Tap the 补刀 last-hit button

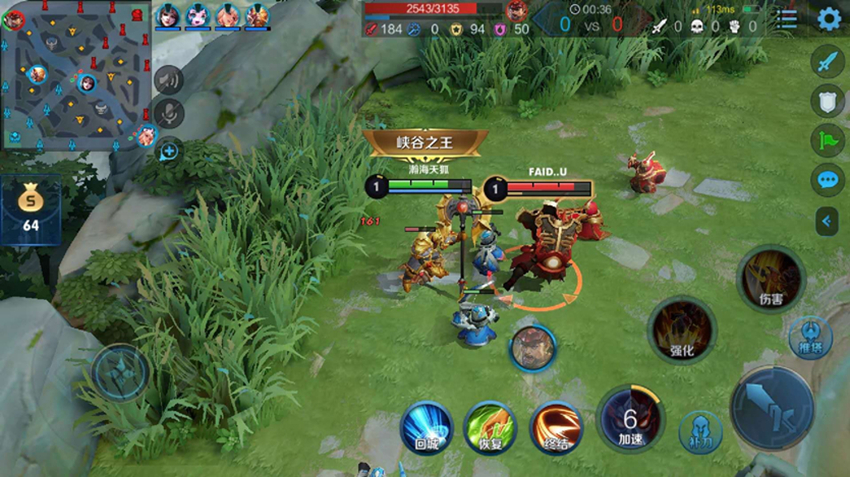click(x=700, y=432)
